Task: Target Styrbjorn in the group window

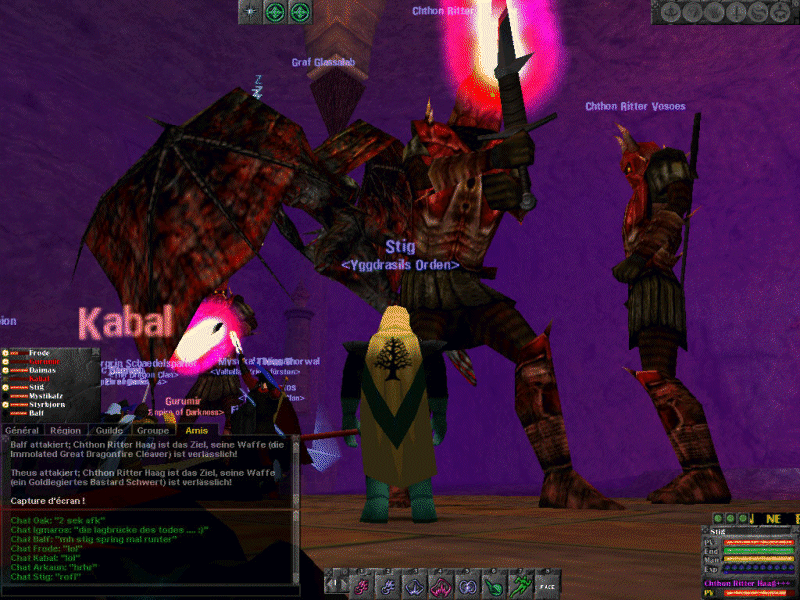Action: coord(46,405)
